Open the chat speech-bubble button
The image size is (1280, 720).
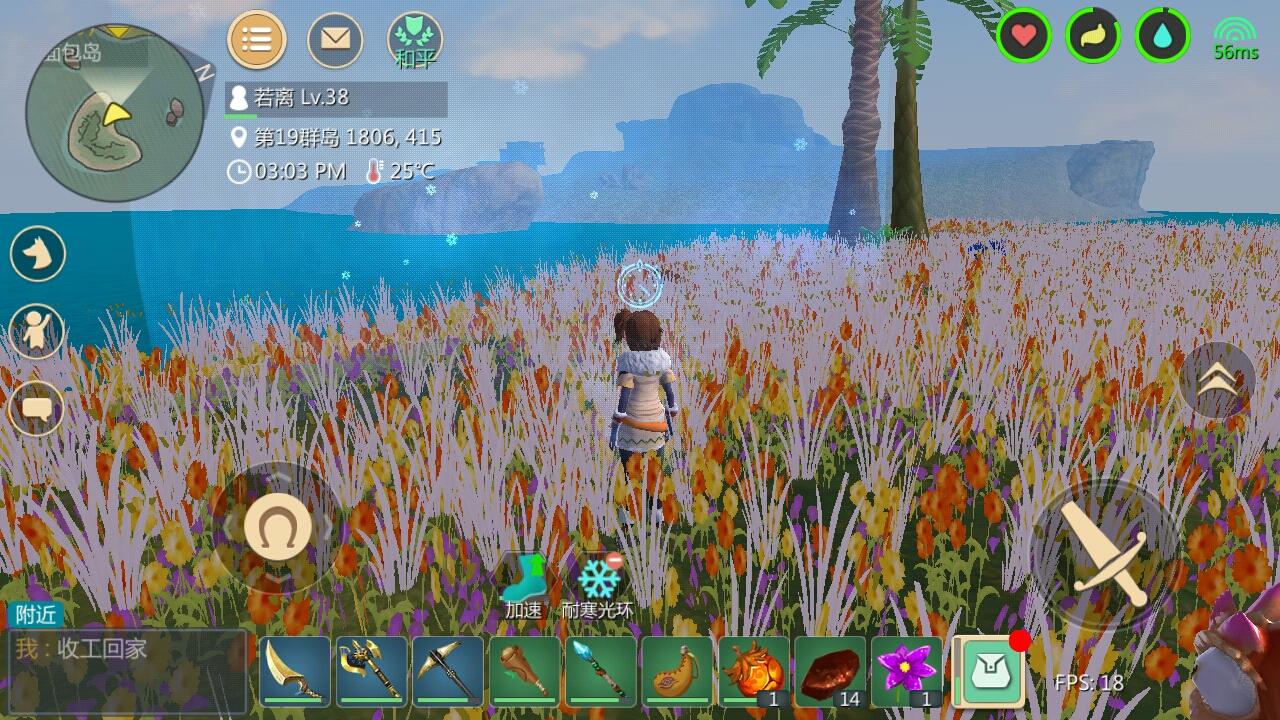coord(38,408)
